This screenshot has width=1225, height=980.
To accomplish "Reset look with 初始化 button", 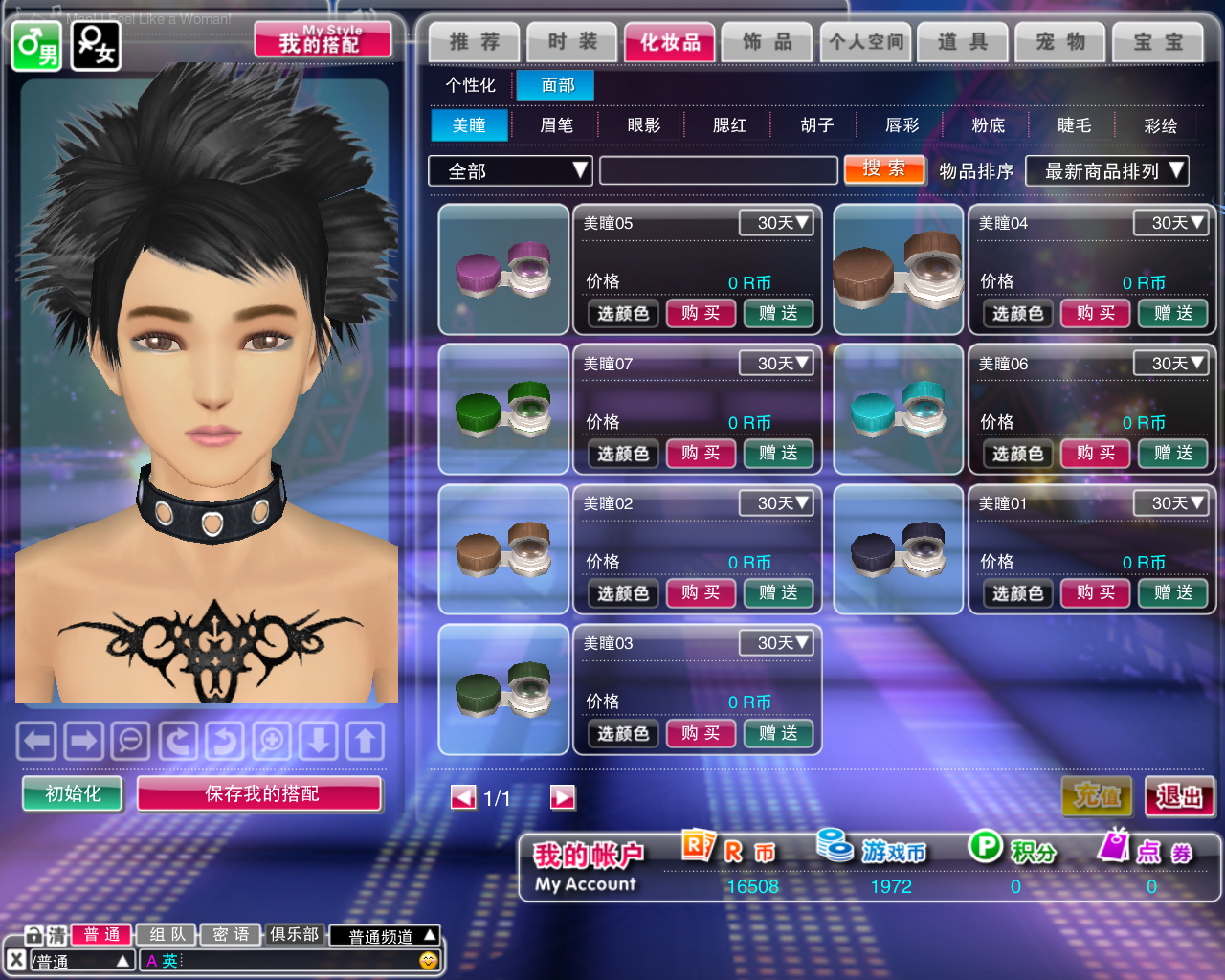I will pos(73,793).
